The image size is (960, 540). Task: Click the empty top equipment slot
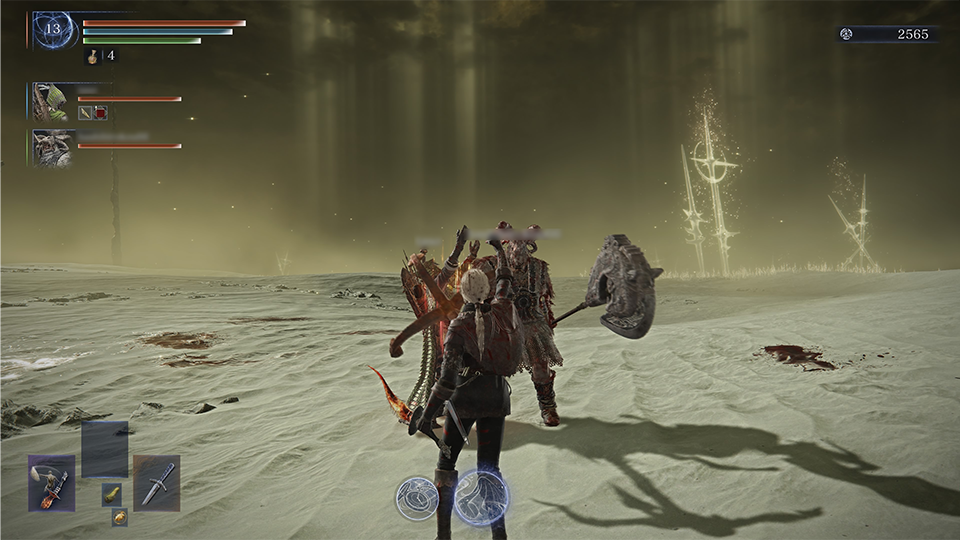[104, 448]
